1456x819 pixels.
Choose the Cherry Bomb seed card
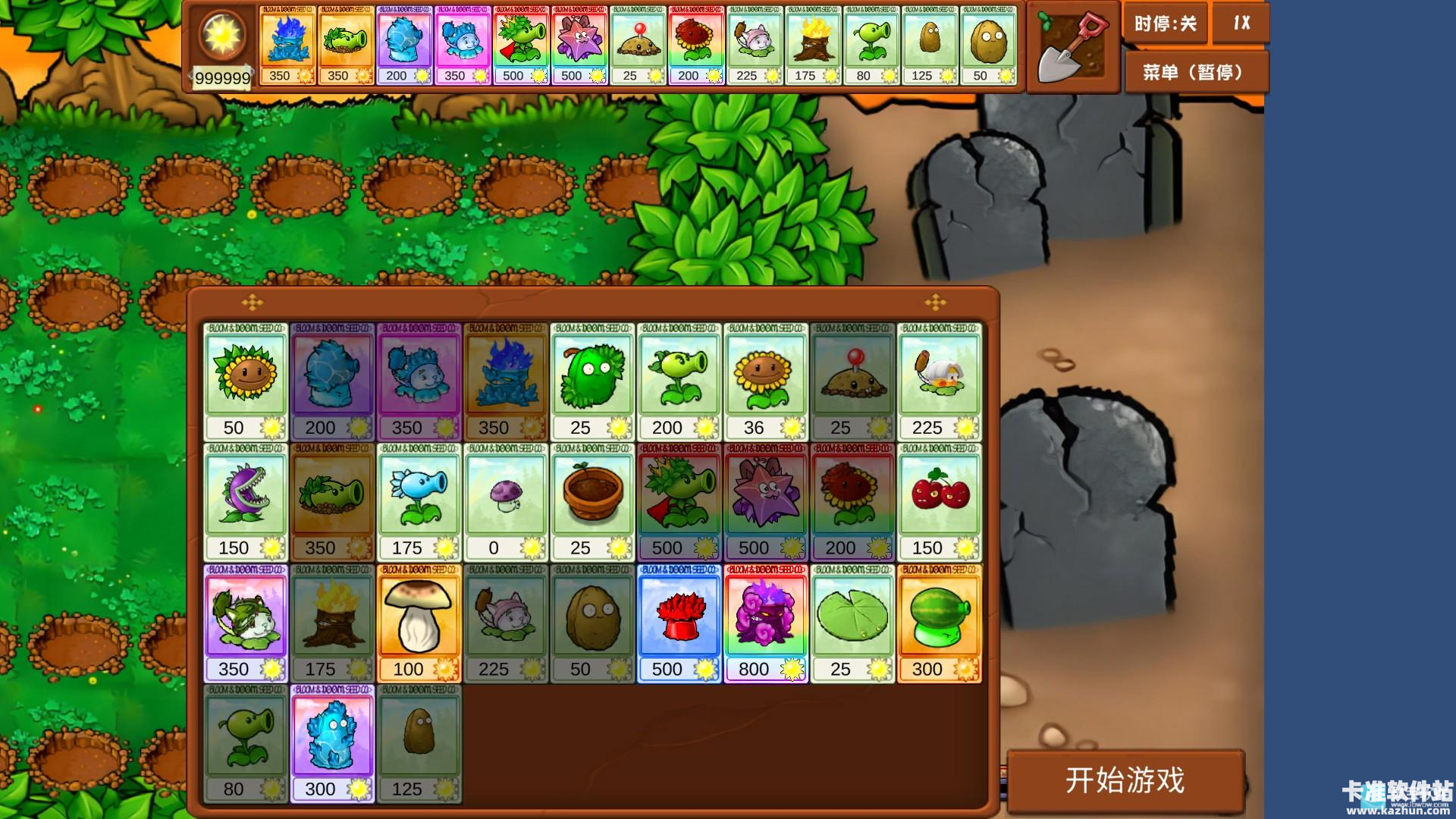pyautogui.click(x=939, y=497)
